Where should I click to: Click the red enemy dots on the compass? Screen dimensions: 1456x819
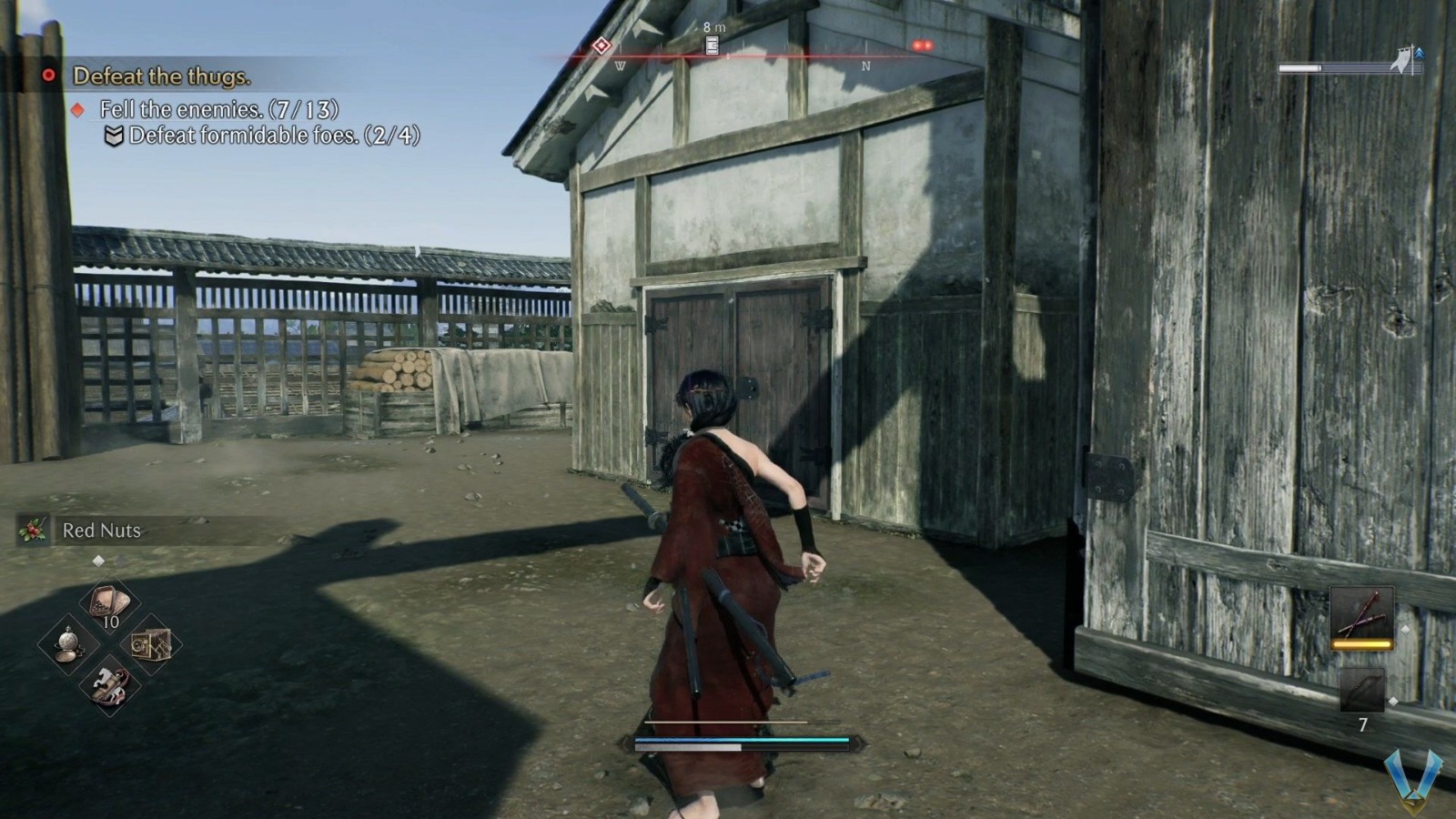[922, 45]
